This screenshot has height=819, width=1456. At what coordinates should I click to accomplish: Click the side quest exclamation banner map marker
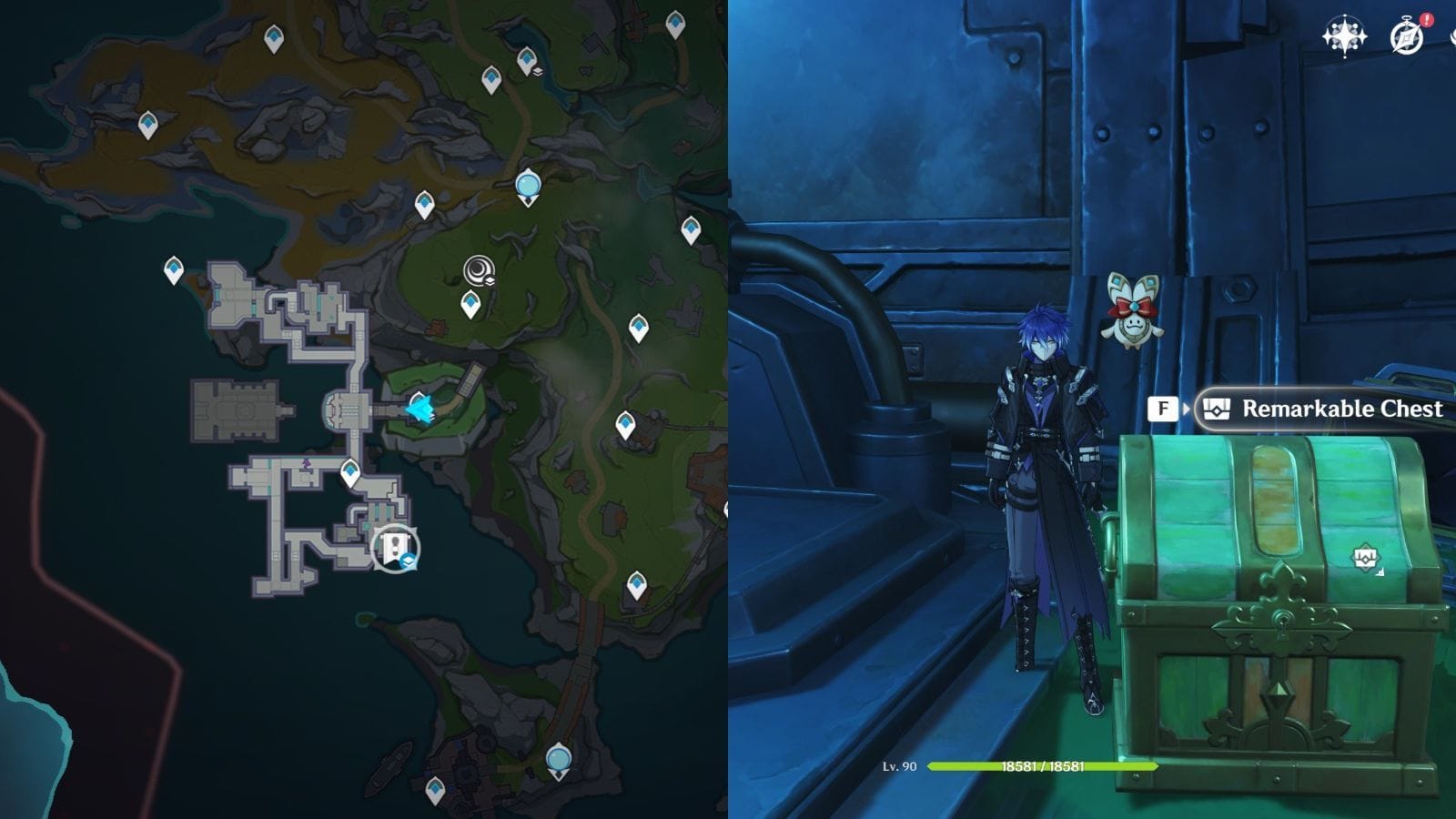[x=394, y=548]
